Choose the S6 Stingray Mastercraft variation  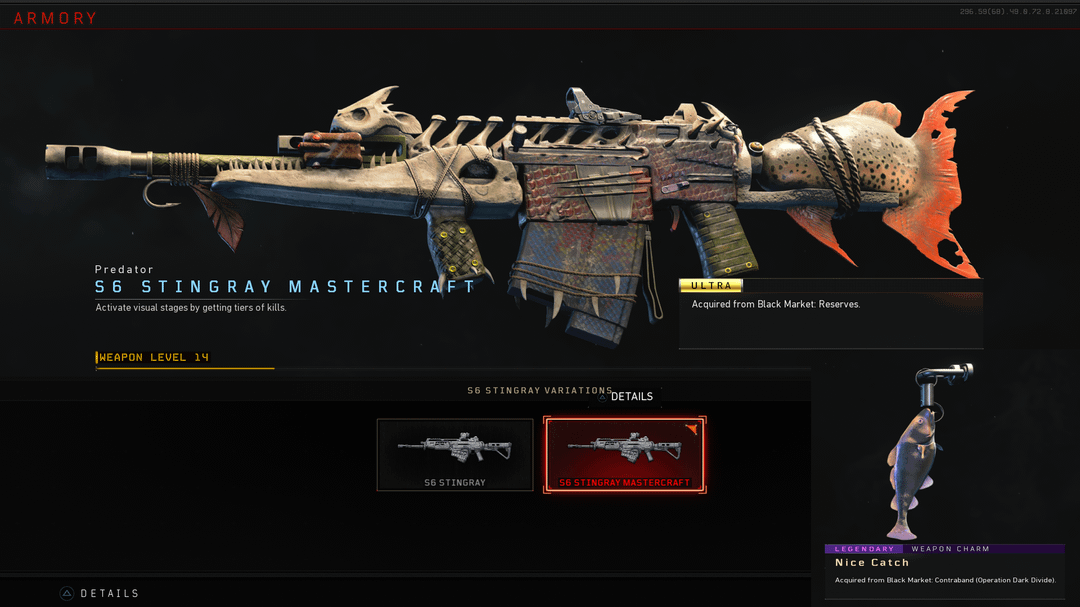(625, 455)
